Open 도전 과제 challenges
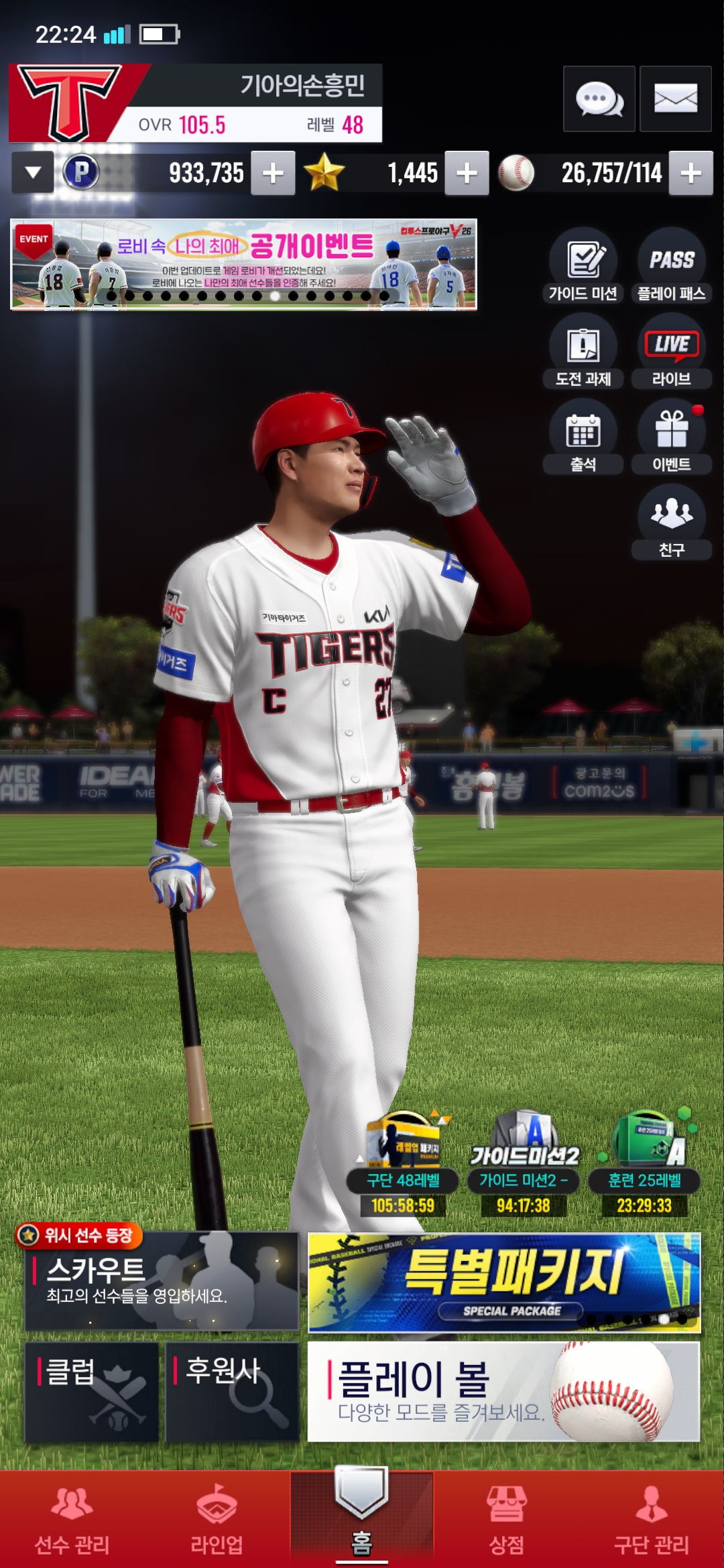This screenshot has width=724, height=1568. click(583, 351)
